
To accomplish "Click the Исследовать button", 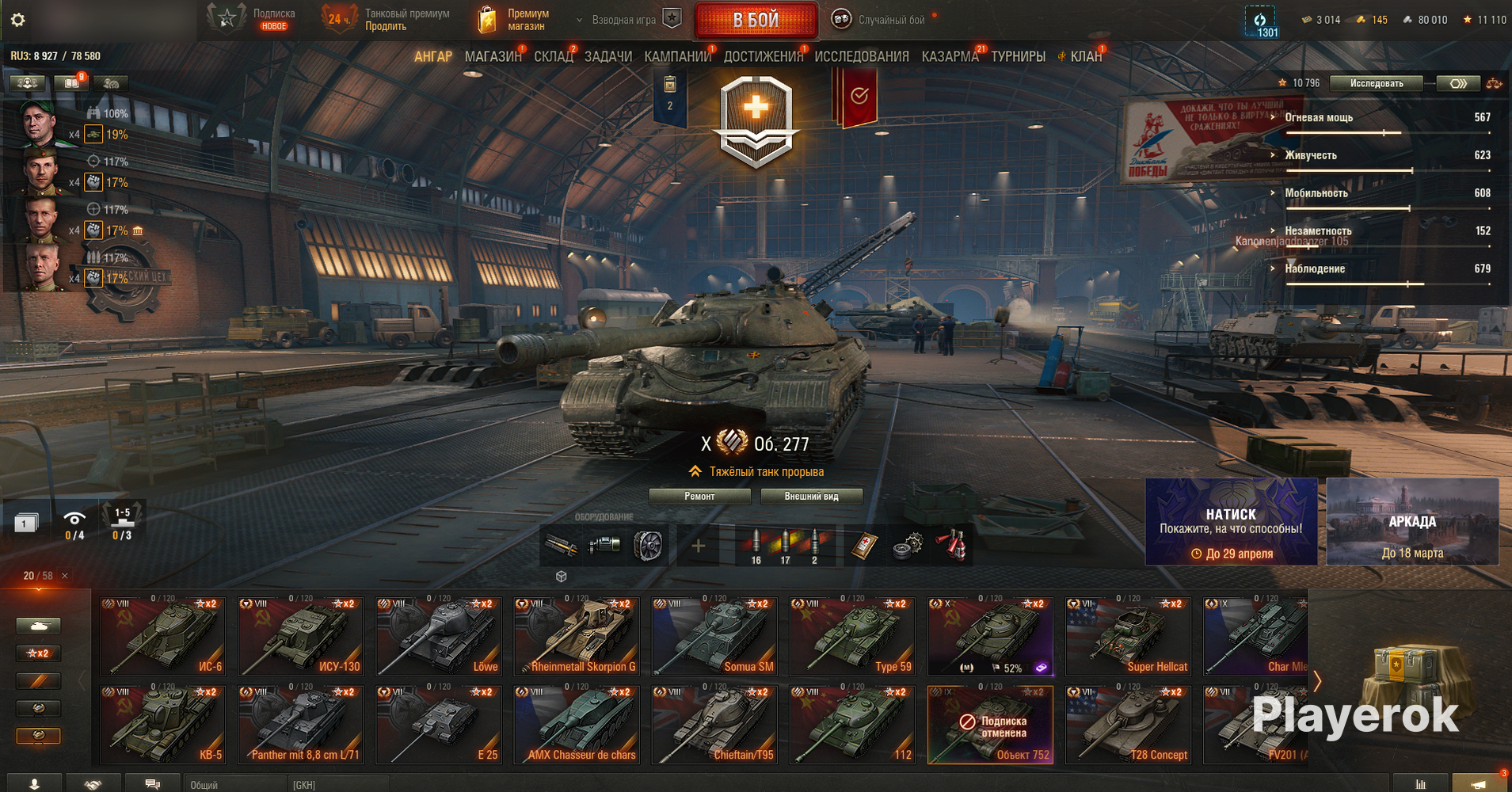I will [1376, 83].
